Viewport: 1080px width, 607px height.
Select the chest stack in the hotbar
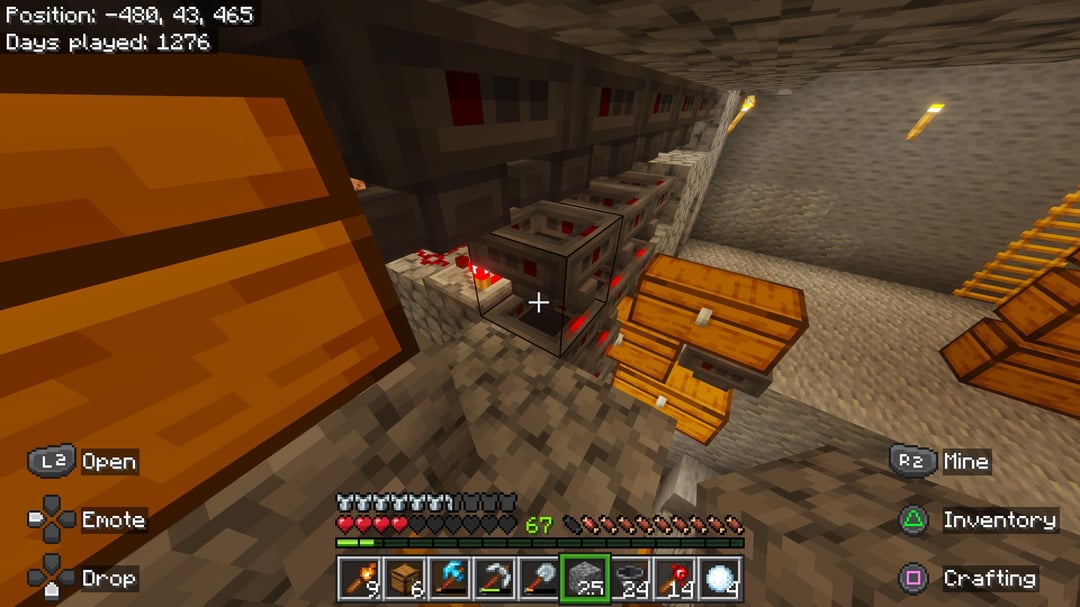(404, 578)
